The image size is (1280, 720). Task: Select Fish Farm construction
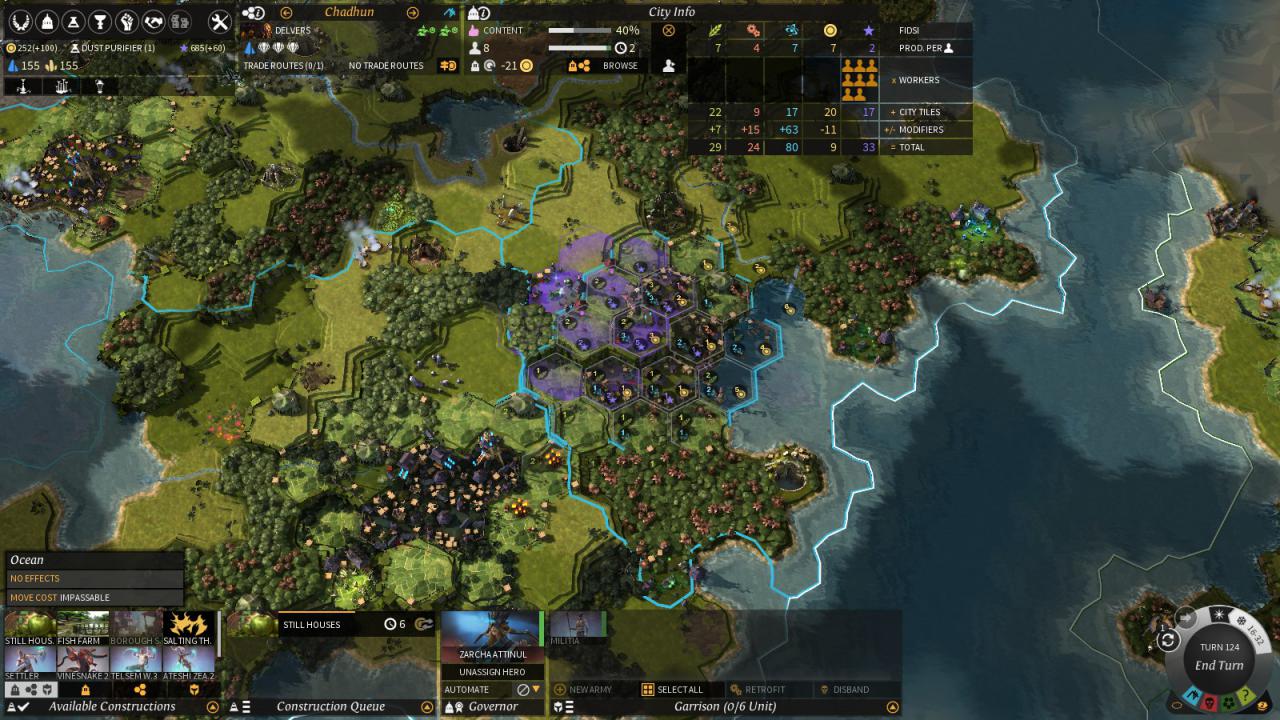[x=83, y=628]
